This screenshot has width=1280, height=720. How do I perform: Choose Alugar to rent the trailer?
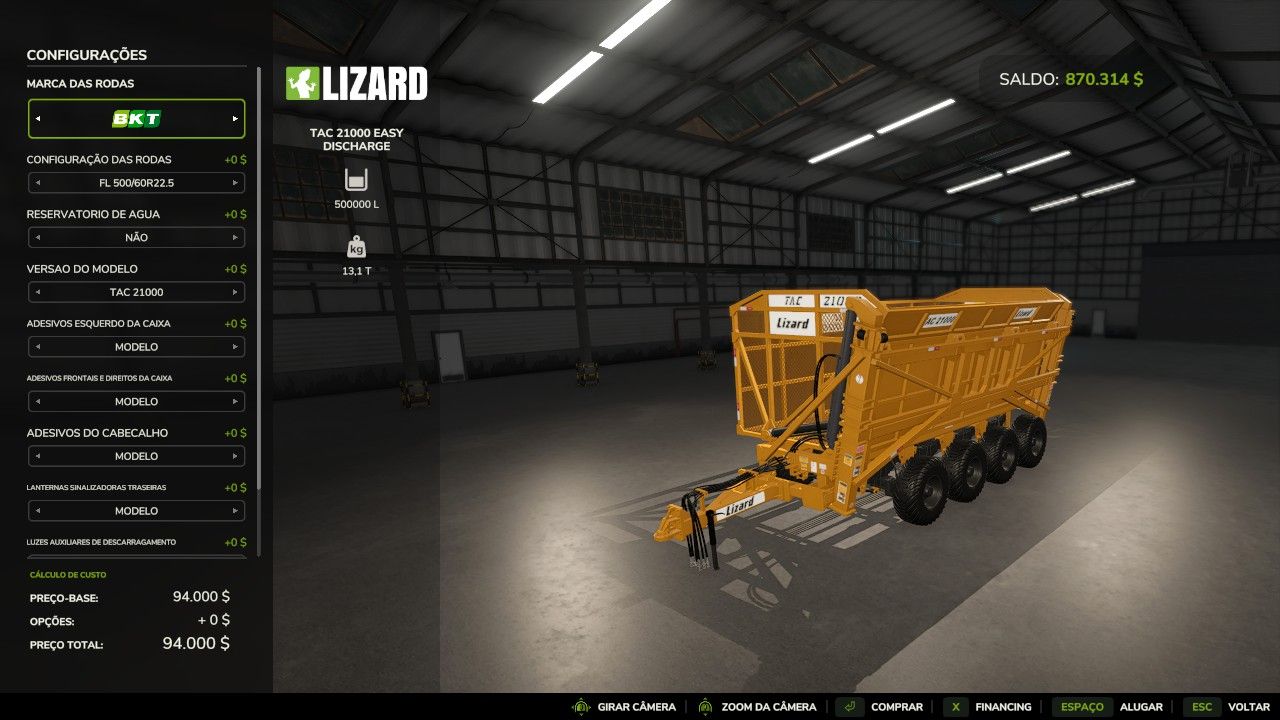(1140, 706)
